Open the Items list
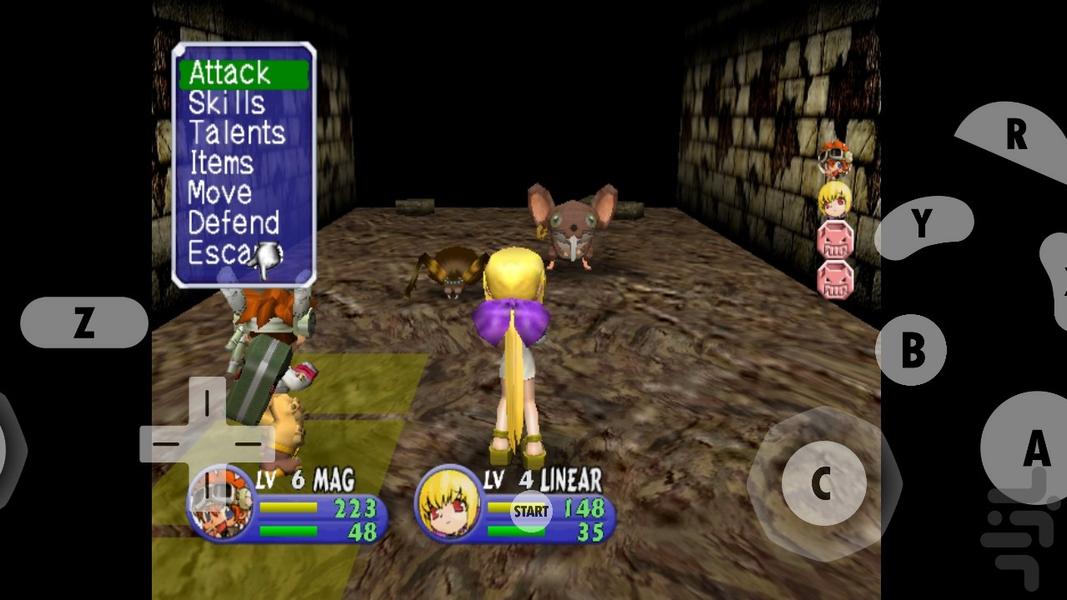 click(x=221, y=163)
